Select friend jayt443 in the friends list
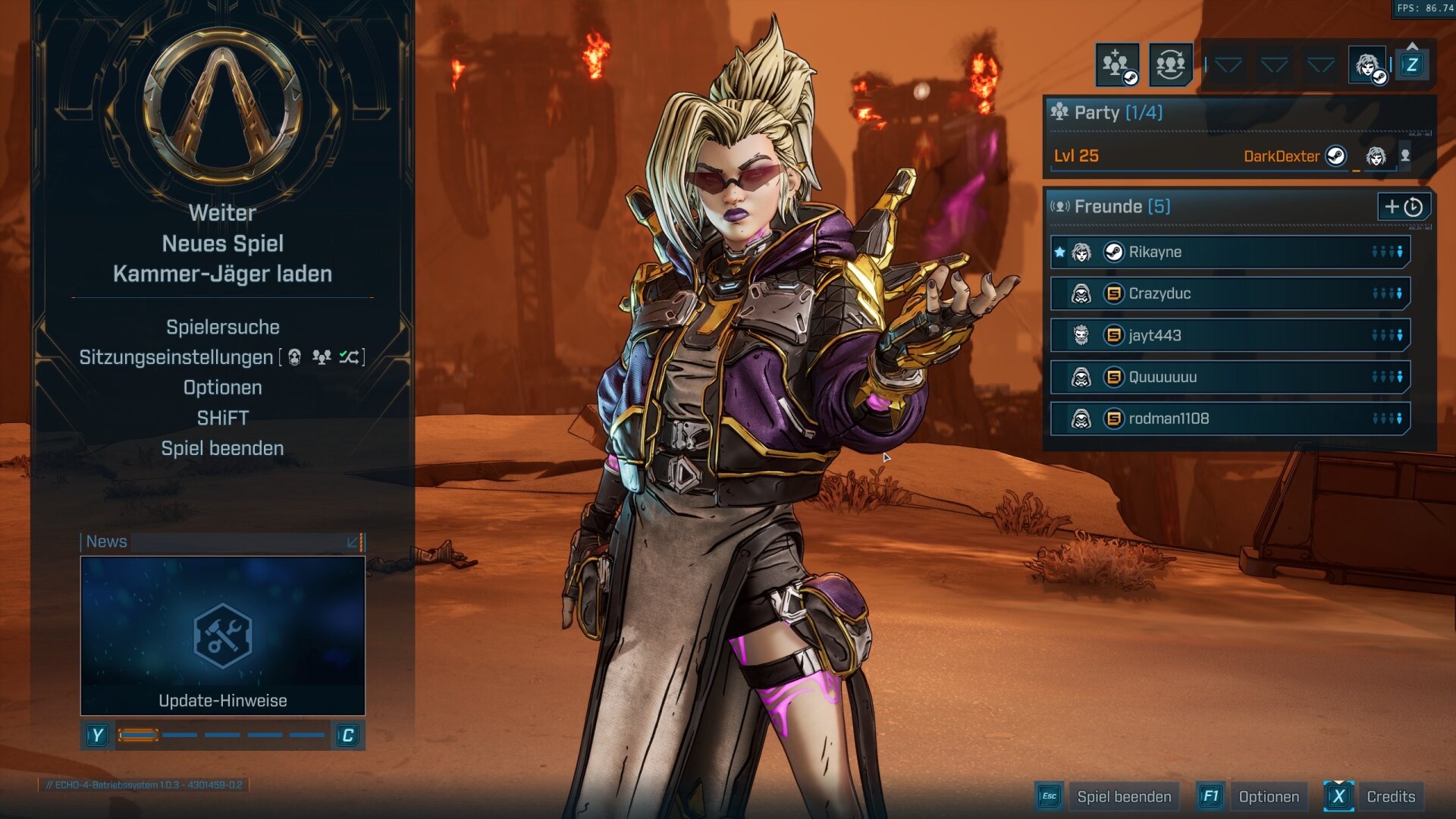 point(1228,335)
